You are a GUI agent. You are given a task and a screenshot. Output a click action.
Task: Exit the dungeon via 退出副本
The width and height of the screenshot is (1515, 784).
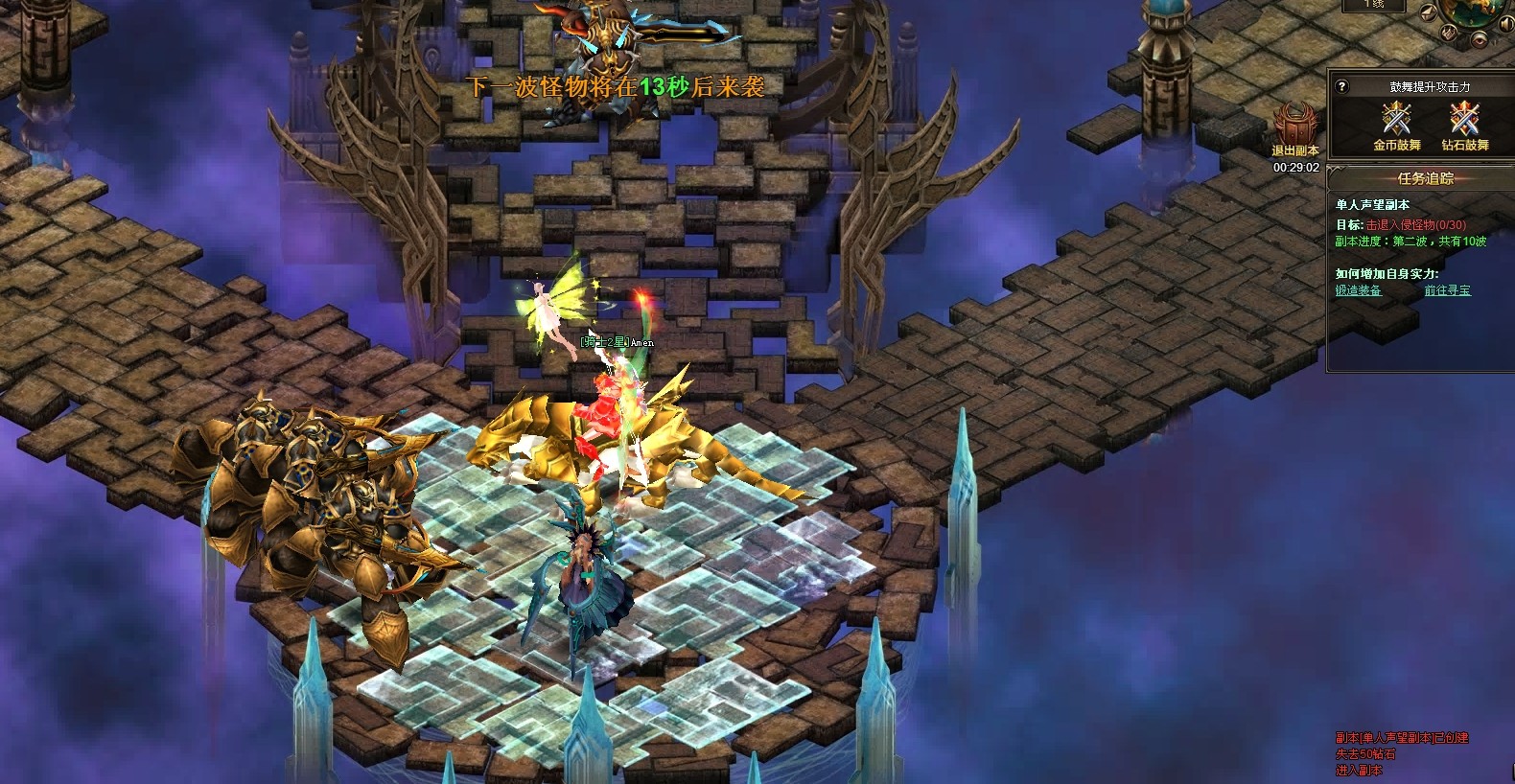point(1294,129)
